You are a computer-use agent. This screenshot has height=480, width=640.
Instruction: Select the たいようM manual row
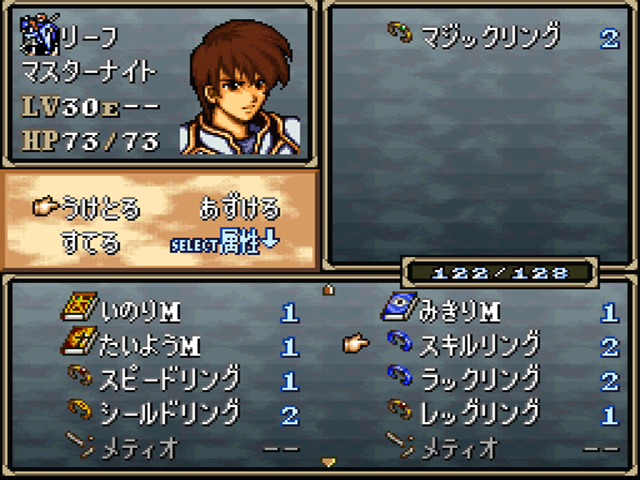150,346
